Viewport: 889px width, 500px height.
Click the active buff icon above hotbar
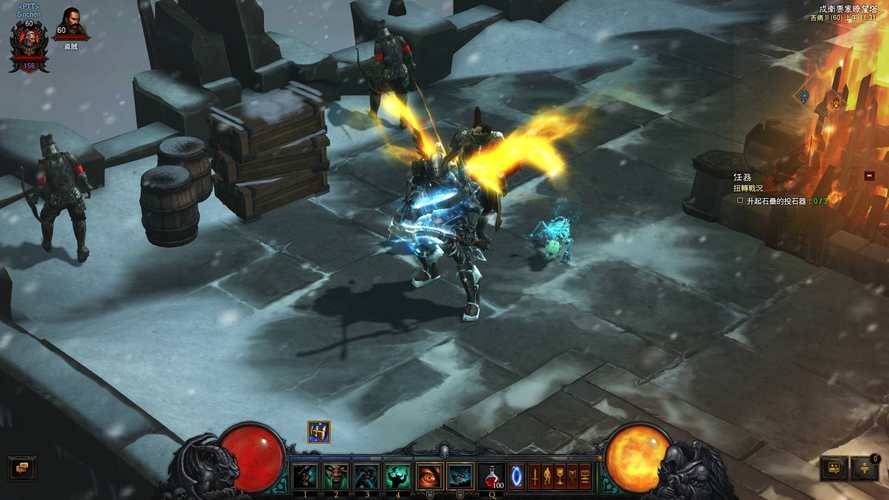click(319, 432)
